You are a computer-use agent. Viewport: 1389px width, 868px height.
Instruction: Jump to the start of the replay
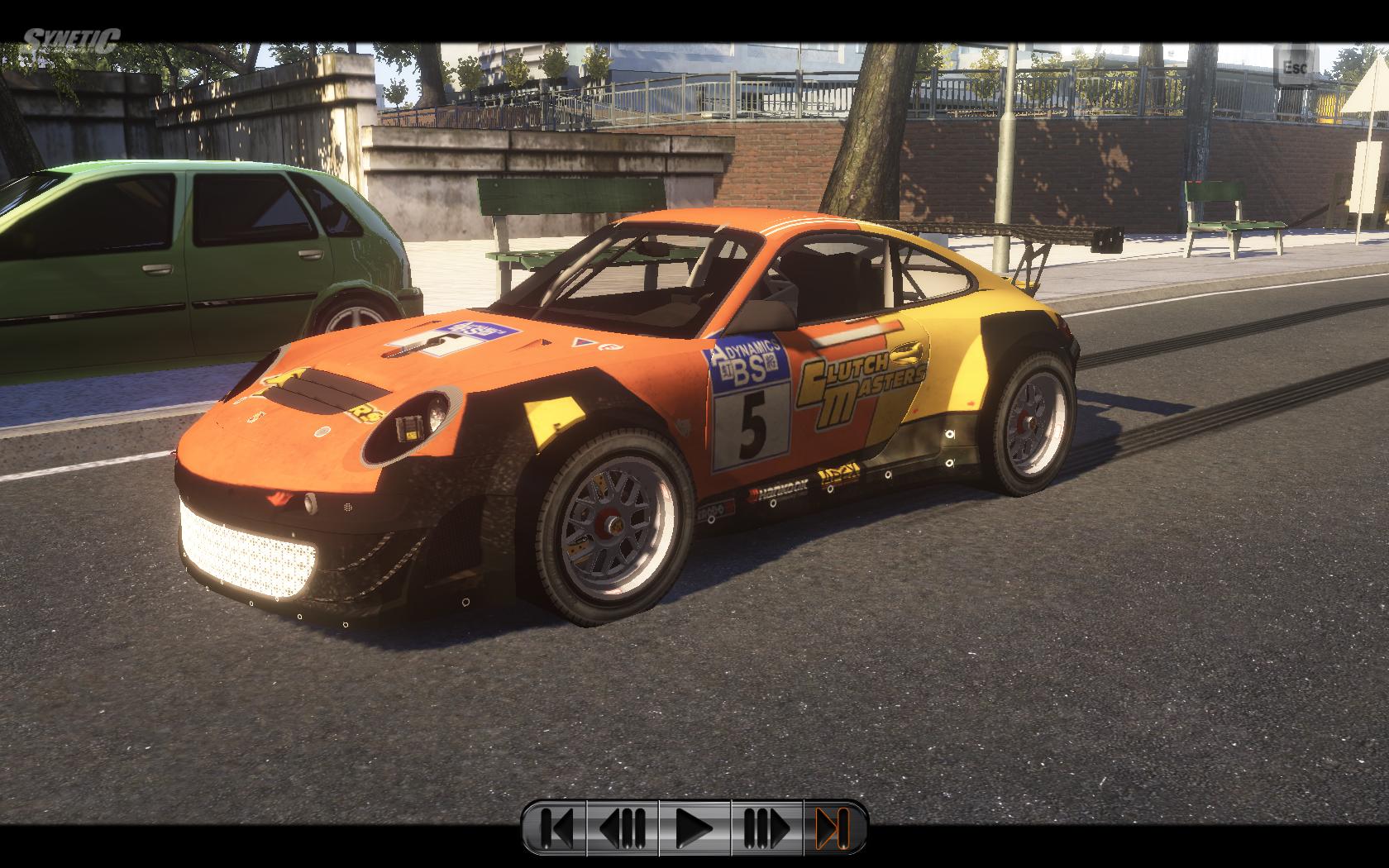pyautogui.click(x=556, y=827)
